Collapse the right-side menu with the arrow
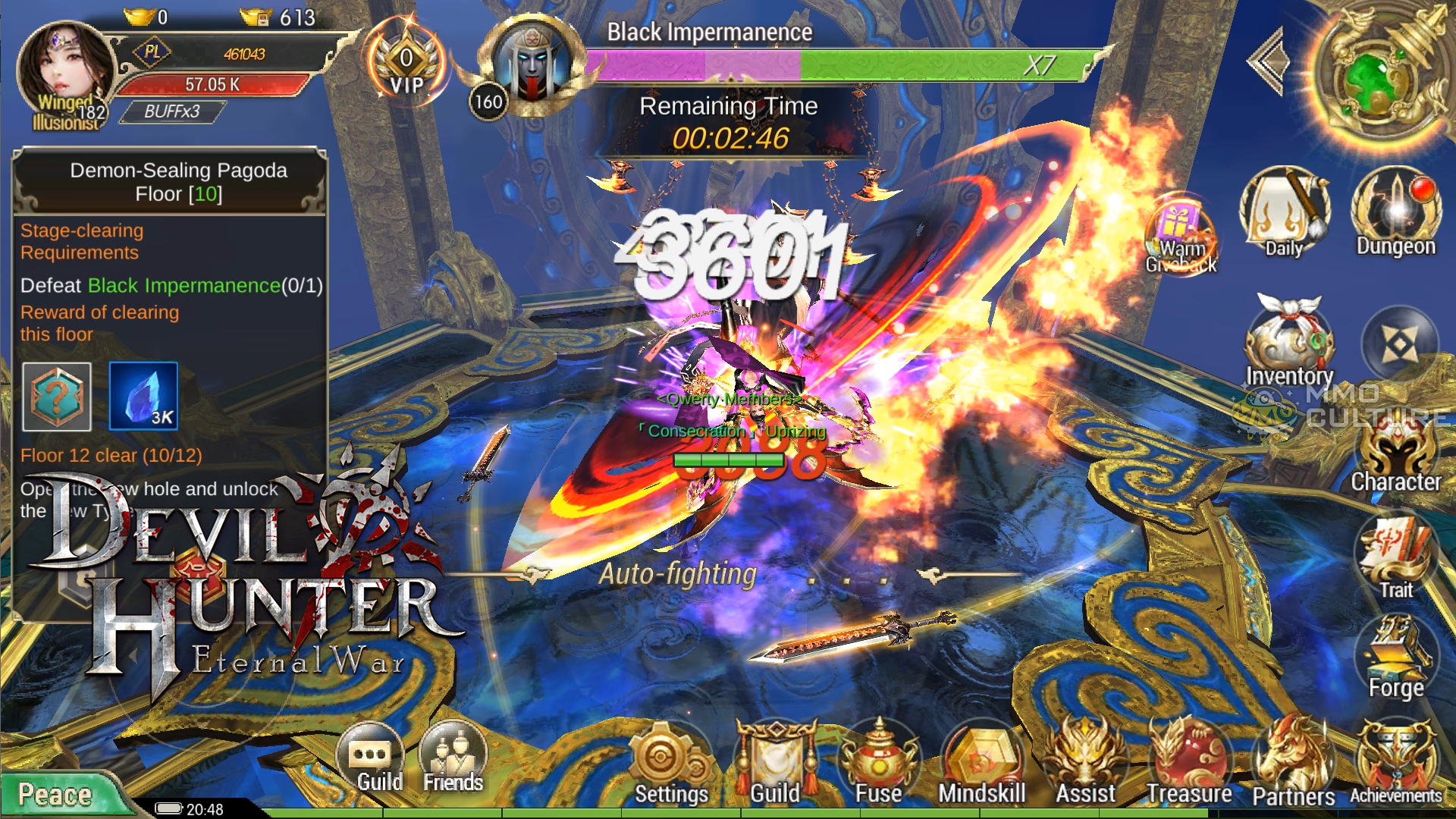Image resolution: width=1456 pixels, height=819 pixels. (1269, 61)
